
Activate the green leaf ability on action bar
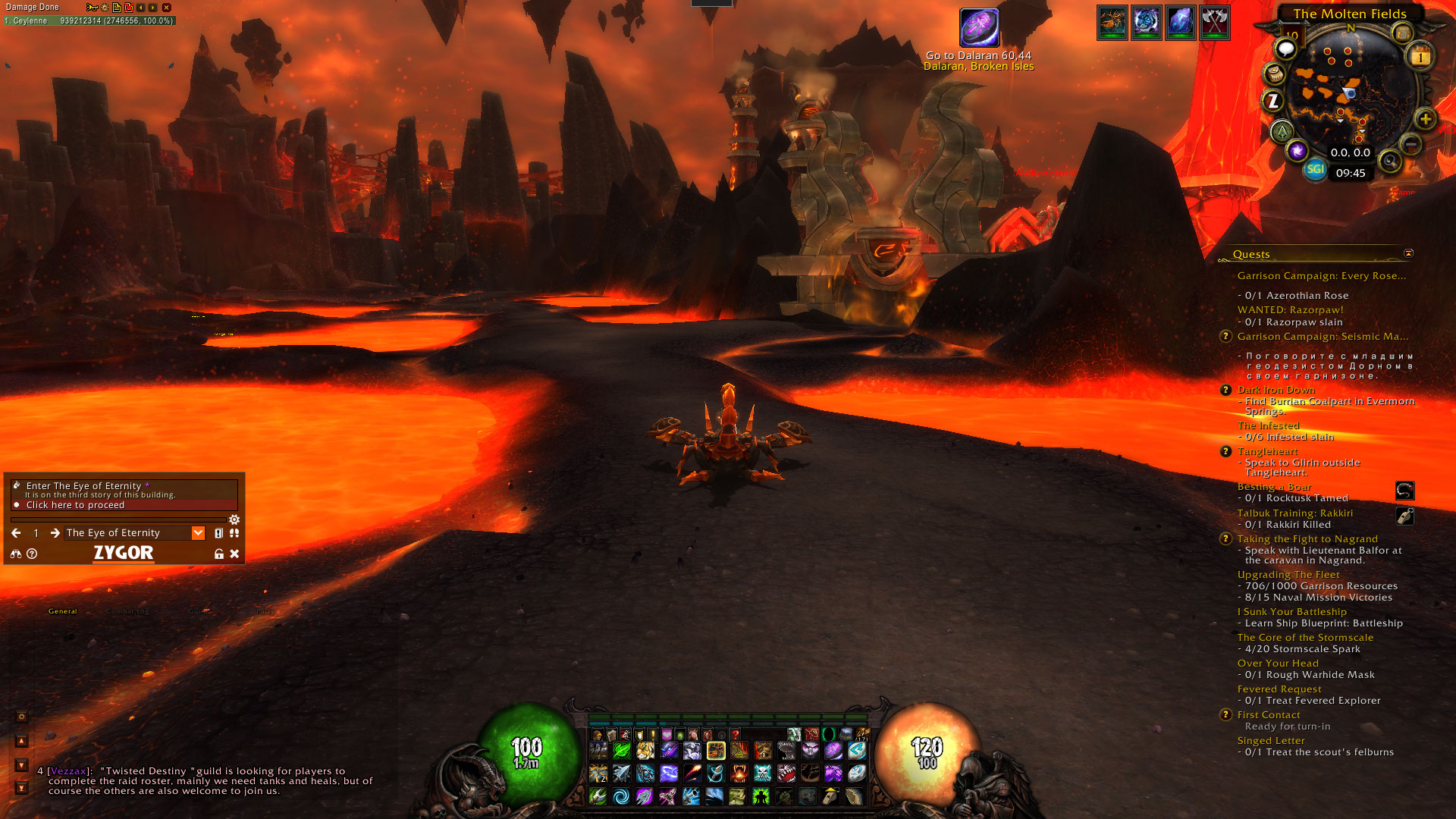coord(621,751)
